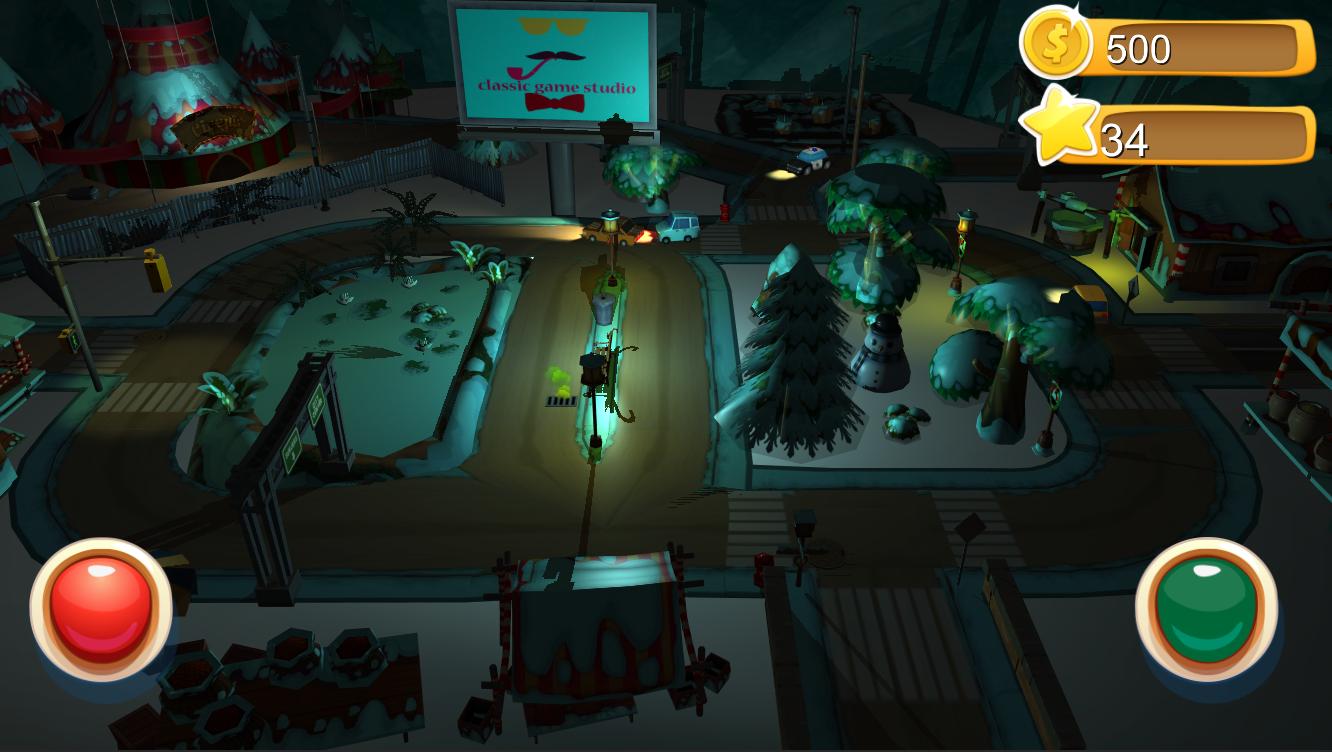Screen dimensions: 1332x752
Task: Tap the round red button
Action: tap(101, 609)
